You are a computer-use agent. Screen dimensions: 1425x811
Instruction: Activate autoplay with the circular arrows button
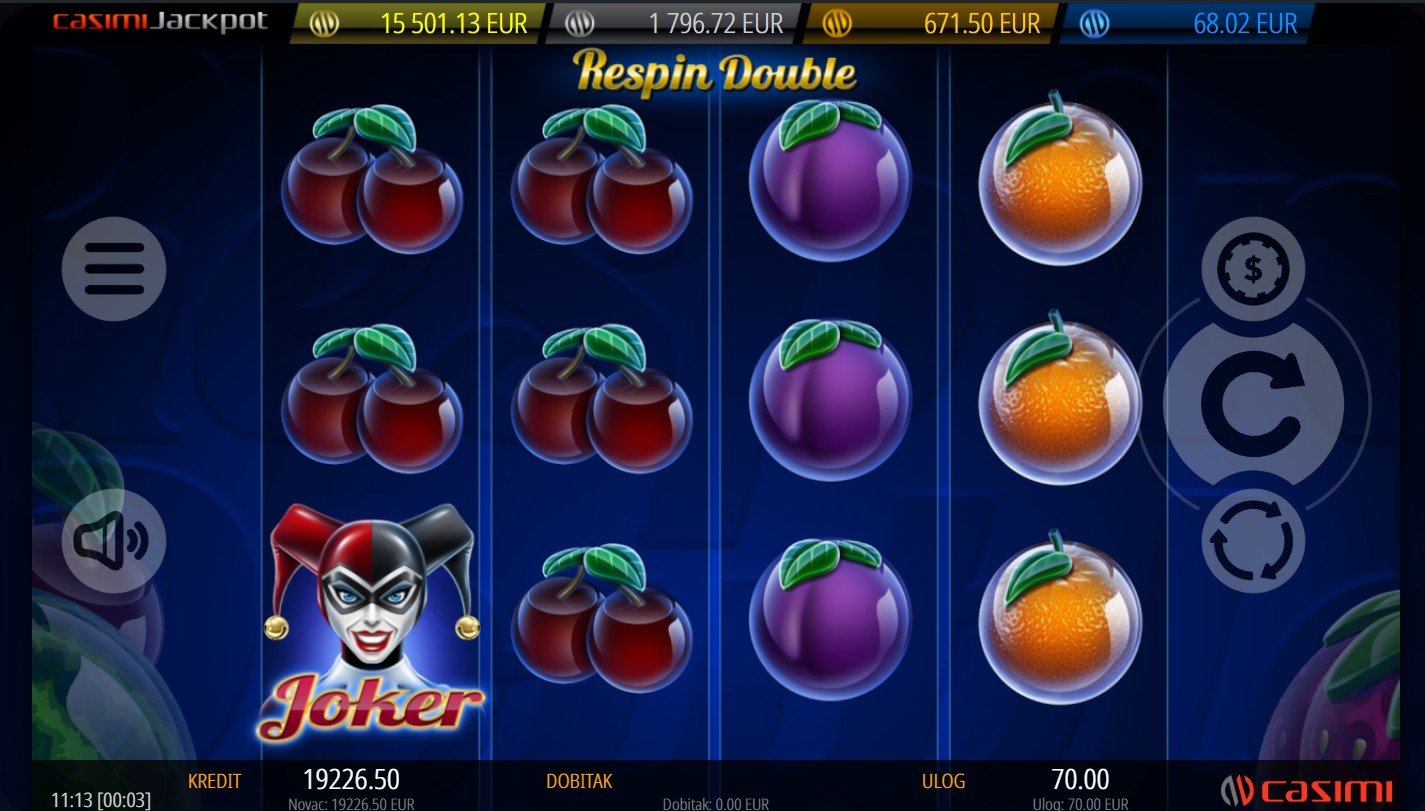(1253, 541)
